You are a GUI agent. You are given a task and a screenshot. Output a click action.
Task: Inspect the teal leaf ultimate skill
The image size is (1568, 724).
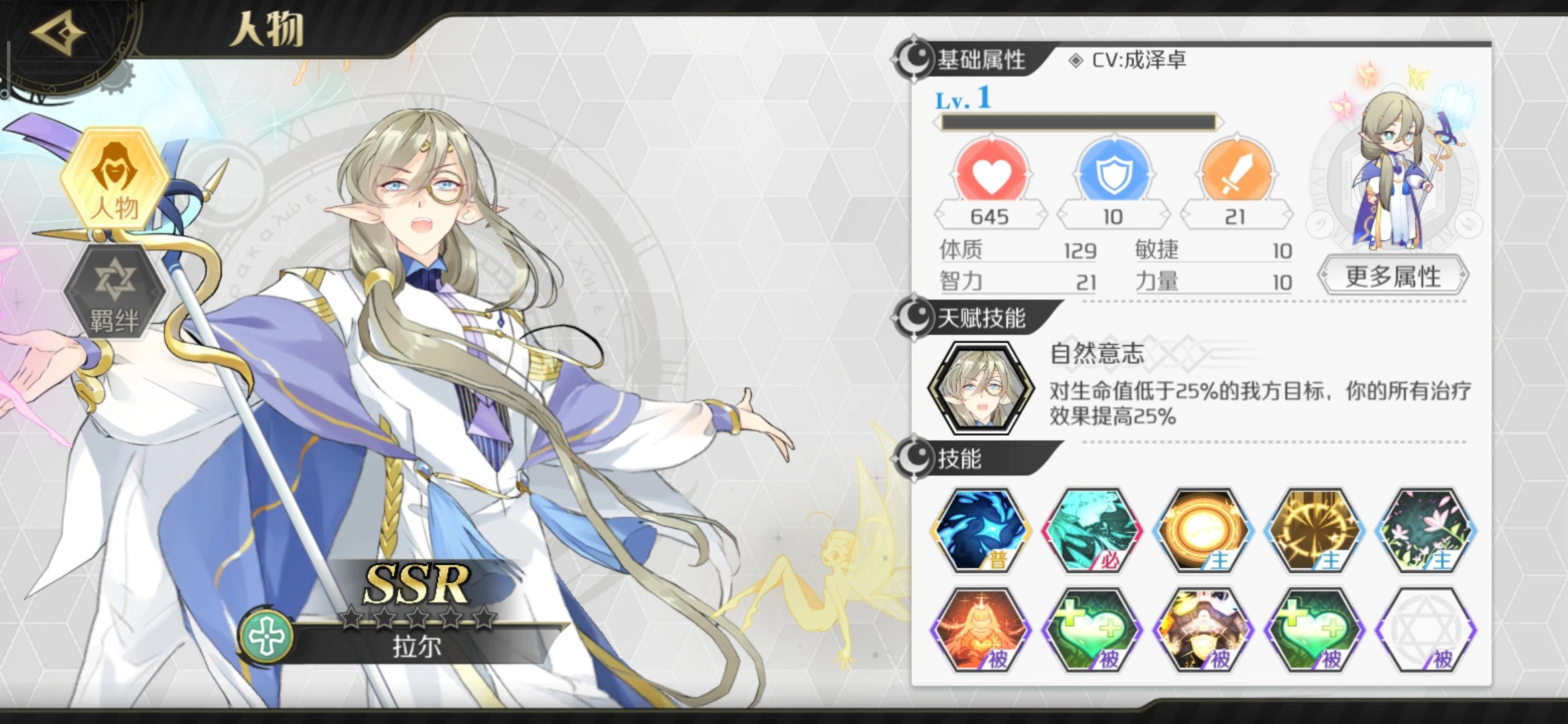[1092, 530]
